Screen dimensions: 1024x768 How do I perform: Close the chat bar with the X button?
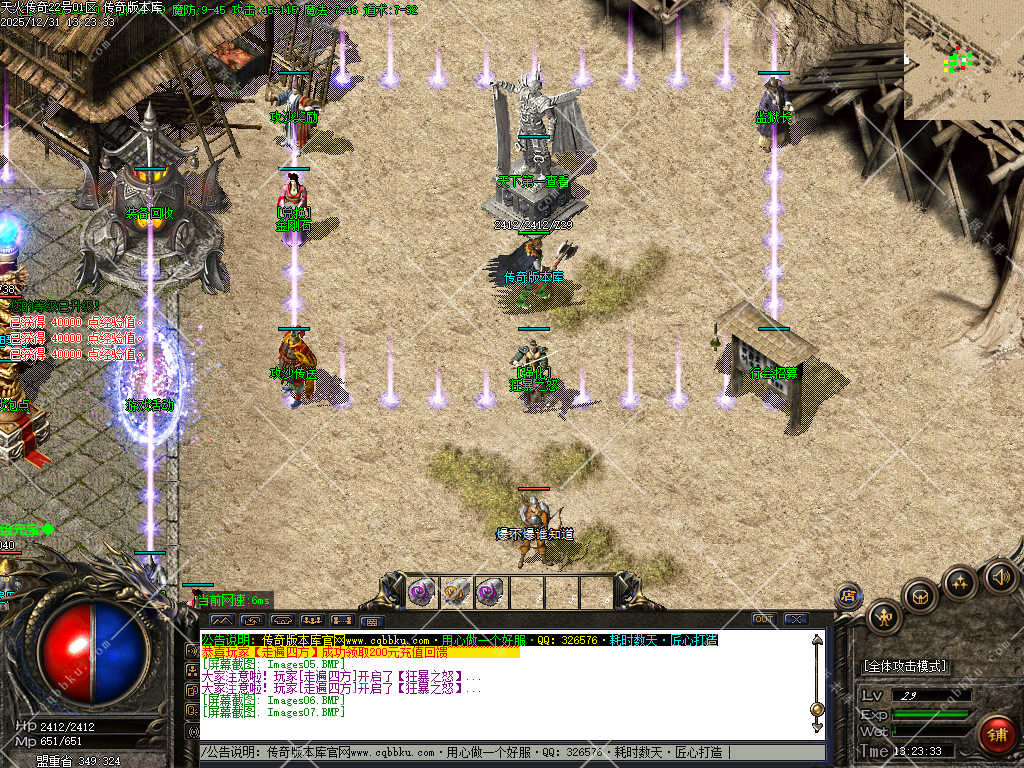pos(796,619)
